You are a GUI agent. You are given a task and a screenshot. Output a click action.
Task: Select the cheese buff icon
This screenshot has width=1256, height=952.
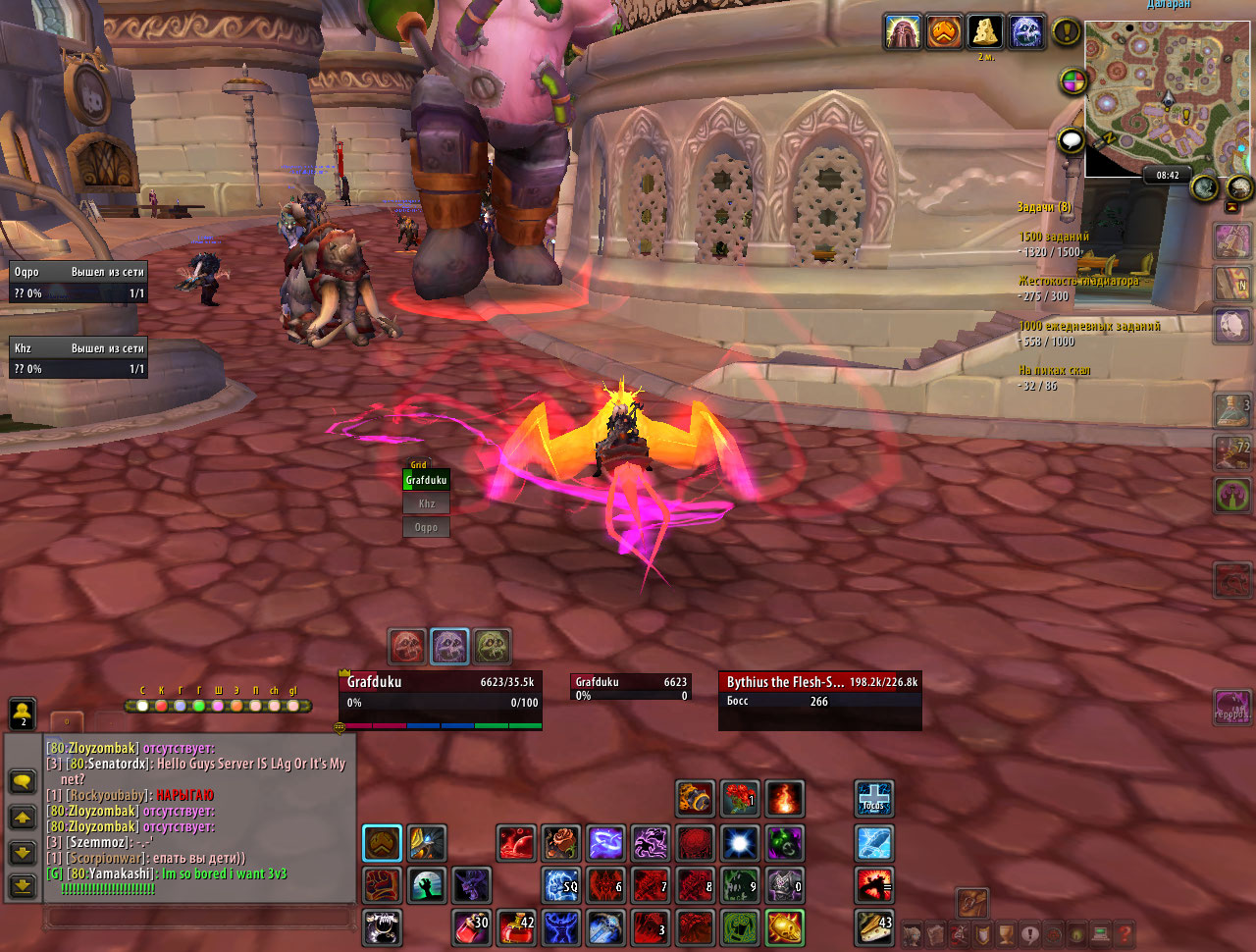(985, 32)
